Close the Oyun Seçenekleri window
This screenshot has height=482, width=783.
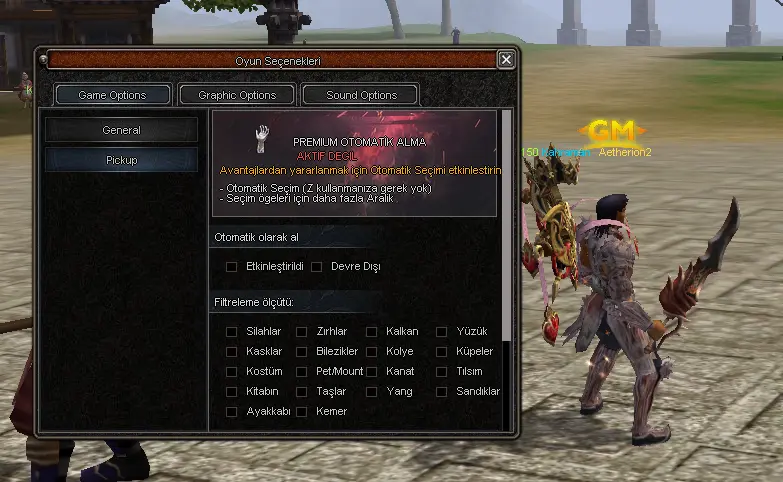coord(506,60)
